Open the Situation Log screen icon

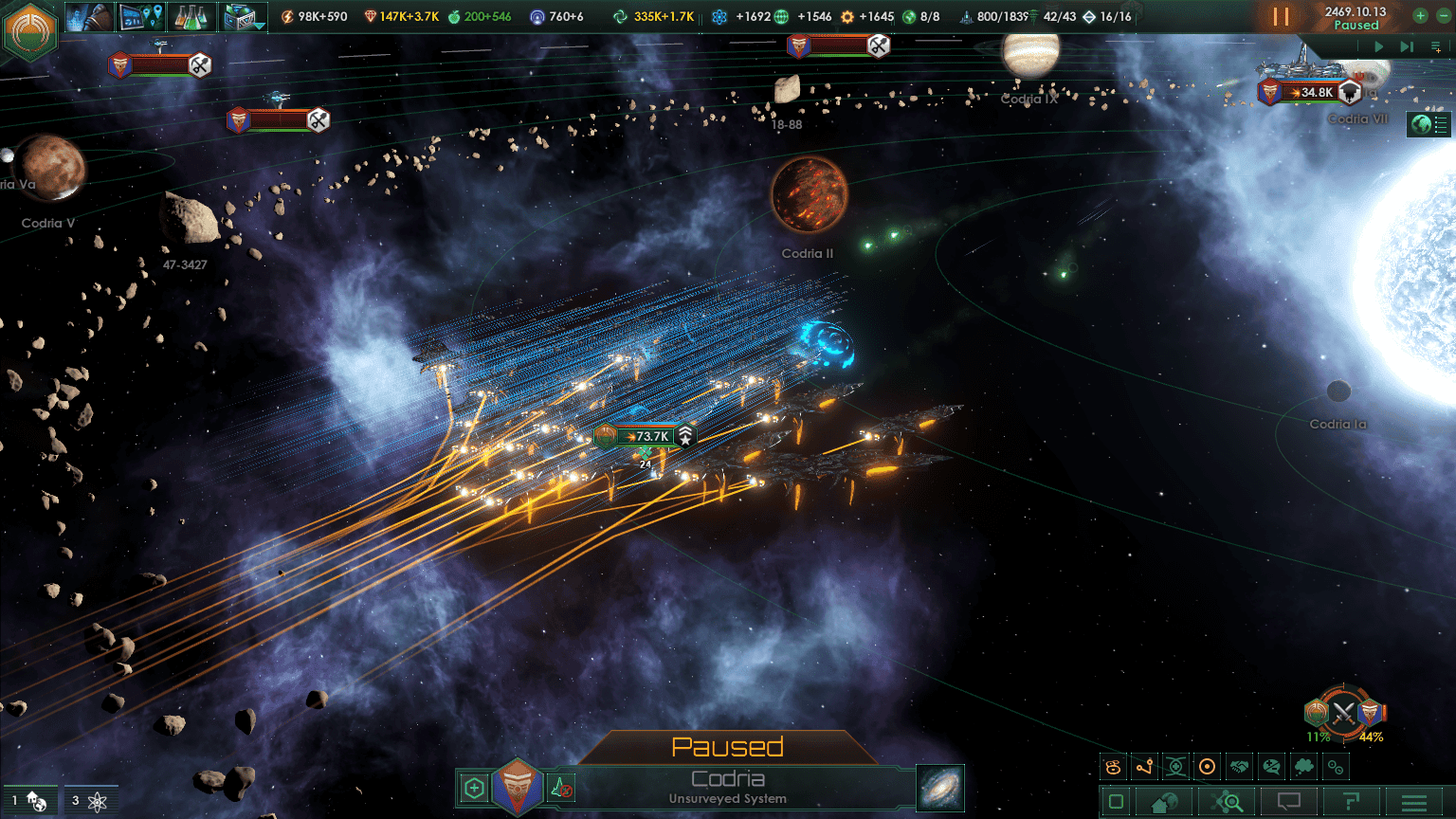tap(1351, 802)
